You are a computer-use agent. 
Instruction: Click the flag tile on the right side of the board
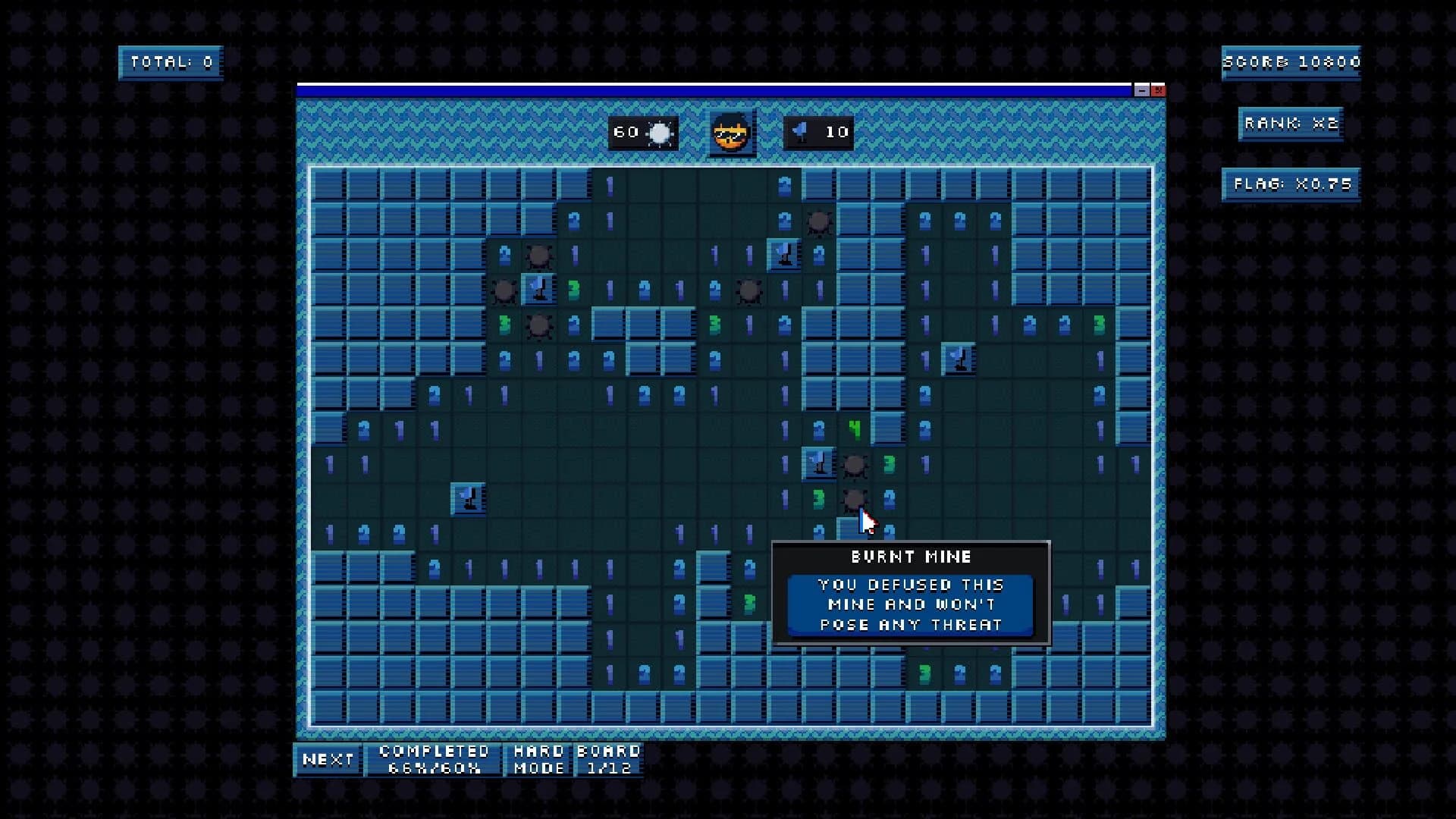point(958,359)
